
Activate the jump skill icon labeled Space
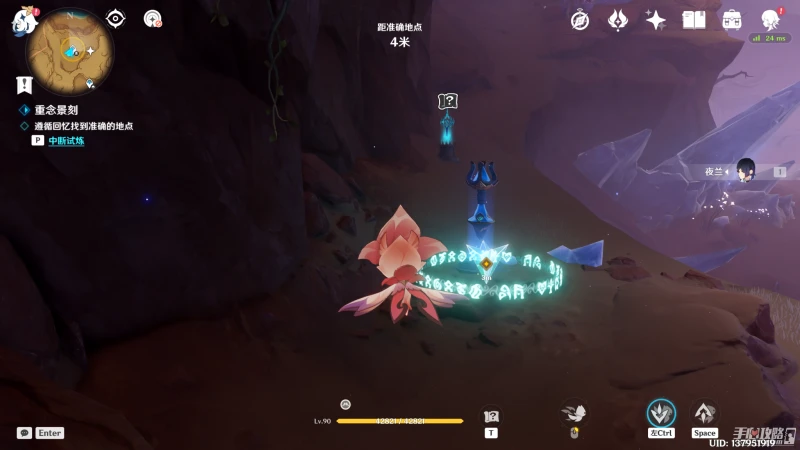coord(705,413)
